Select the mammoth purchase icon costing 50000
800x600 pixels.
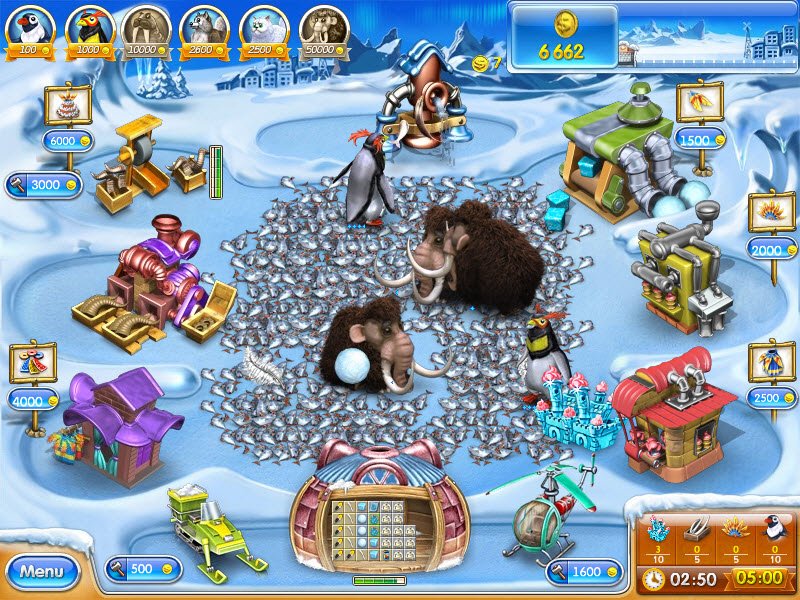tap(321, 30)
